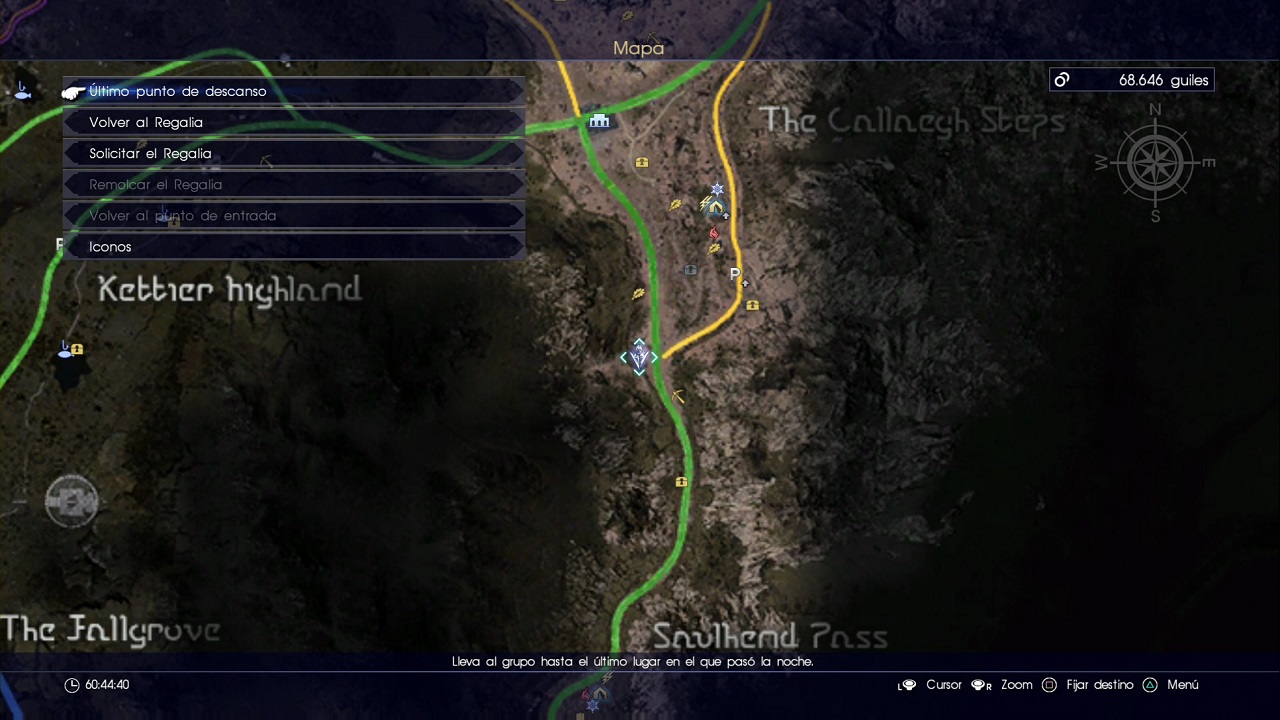Choose Volver al Regalia option

point(293,122)
